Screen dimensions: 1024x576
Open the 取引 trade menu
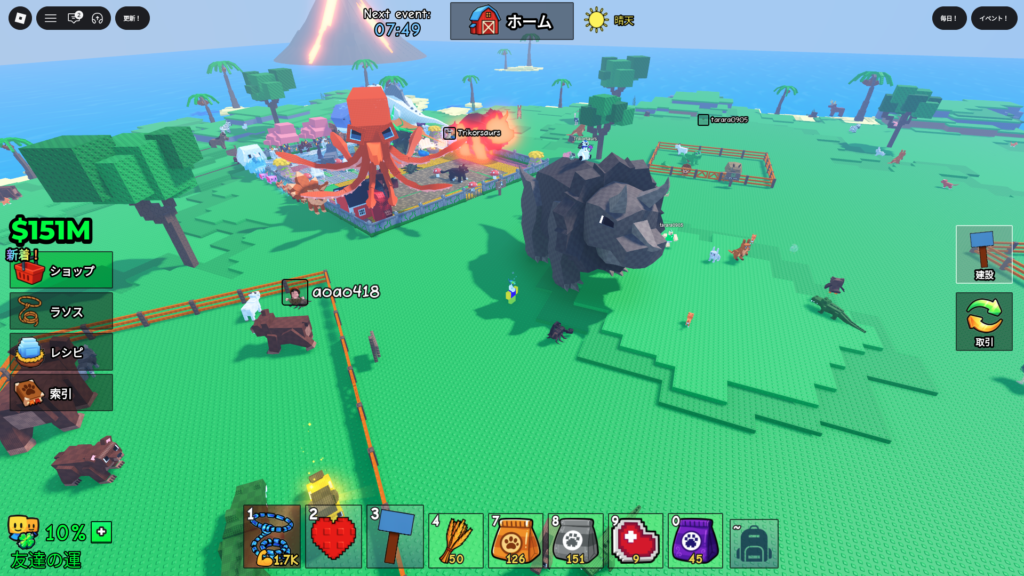[x=984, y=322]
